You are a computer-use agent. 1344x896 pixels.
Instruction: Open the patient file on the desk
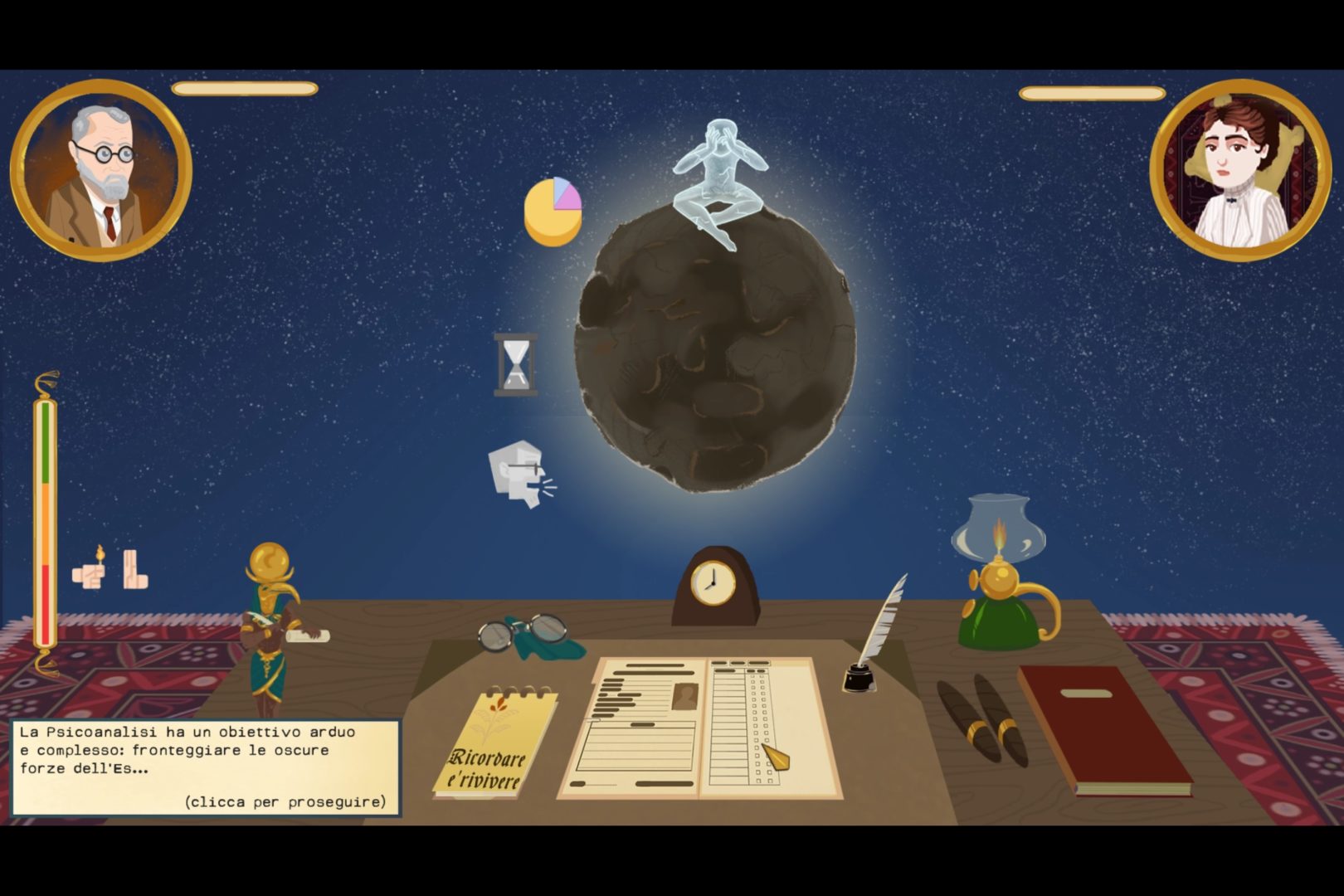(699, 728)
